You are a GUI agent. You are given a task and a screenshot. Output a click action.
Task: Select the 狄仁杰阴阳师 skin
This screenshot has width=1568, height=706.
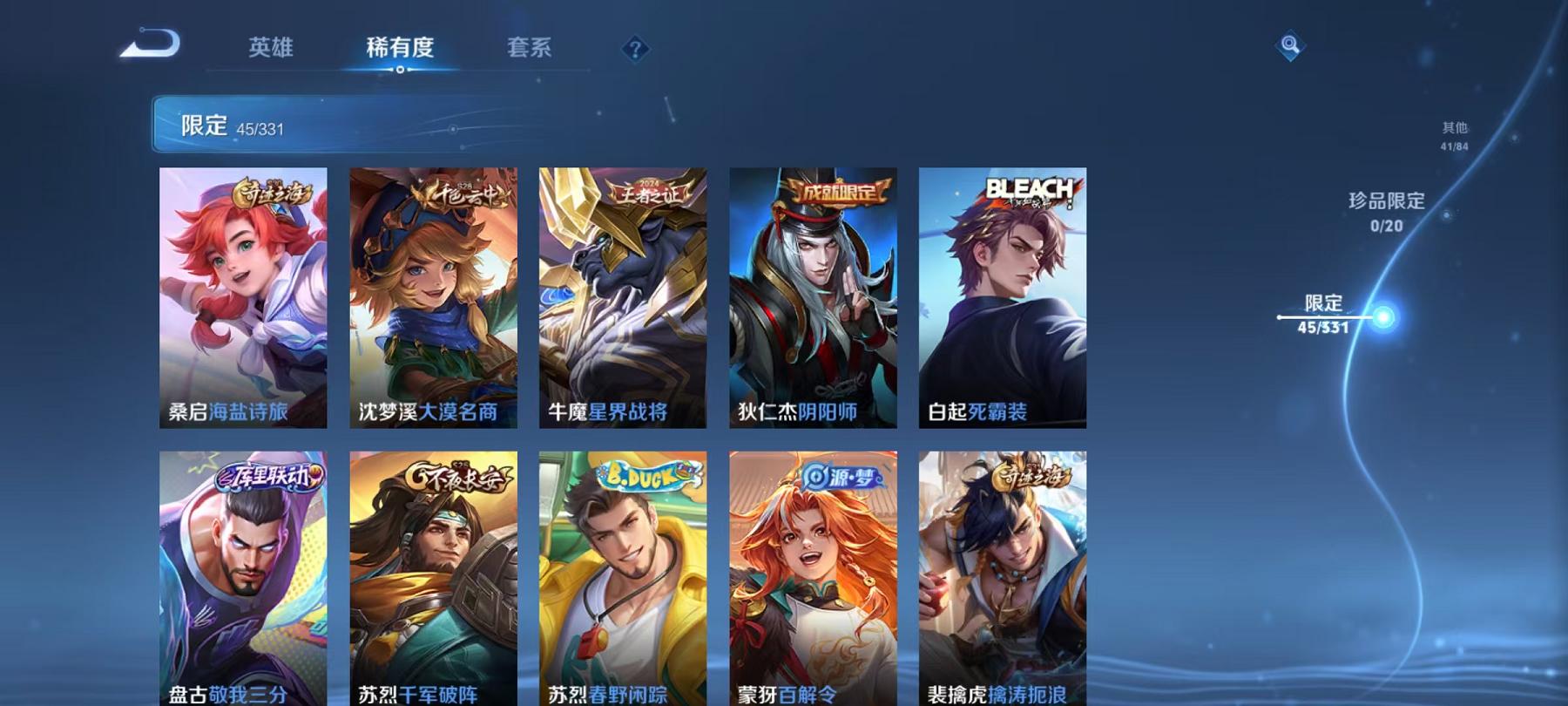click(812, 296)
